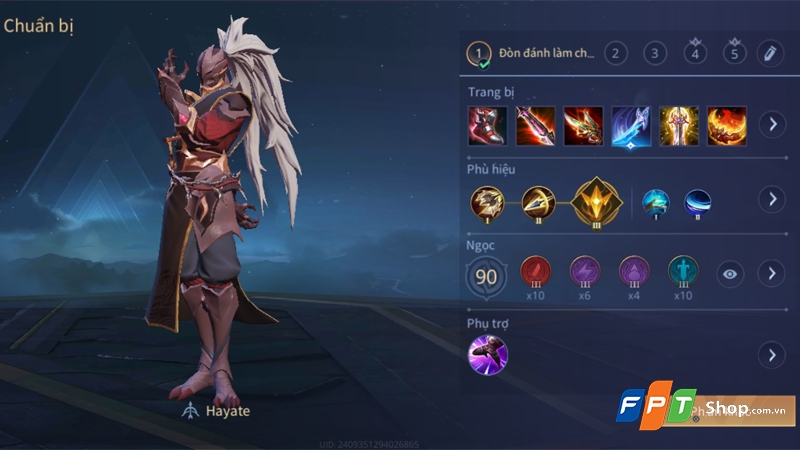The height and width of the screenshot is (450, 800).
Task: Select the purple lightning gem x6
Action: click(585, 272)
